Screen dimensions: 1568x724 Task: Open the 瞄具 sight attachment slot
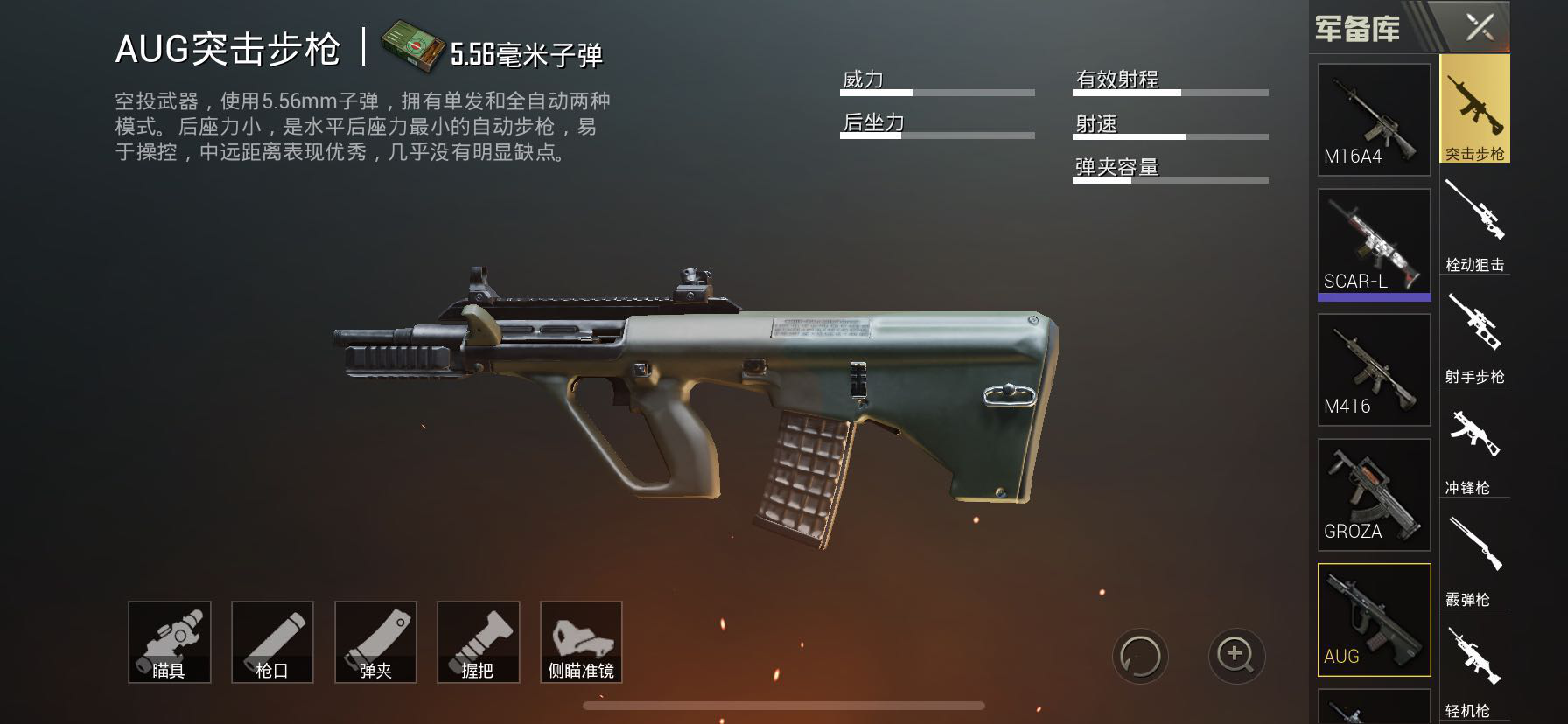click(169, 642)
